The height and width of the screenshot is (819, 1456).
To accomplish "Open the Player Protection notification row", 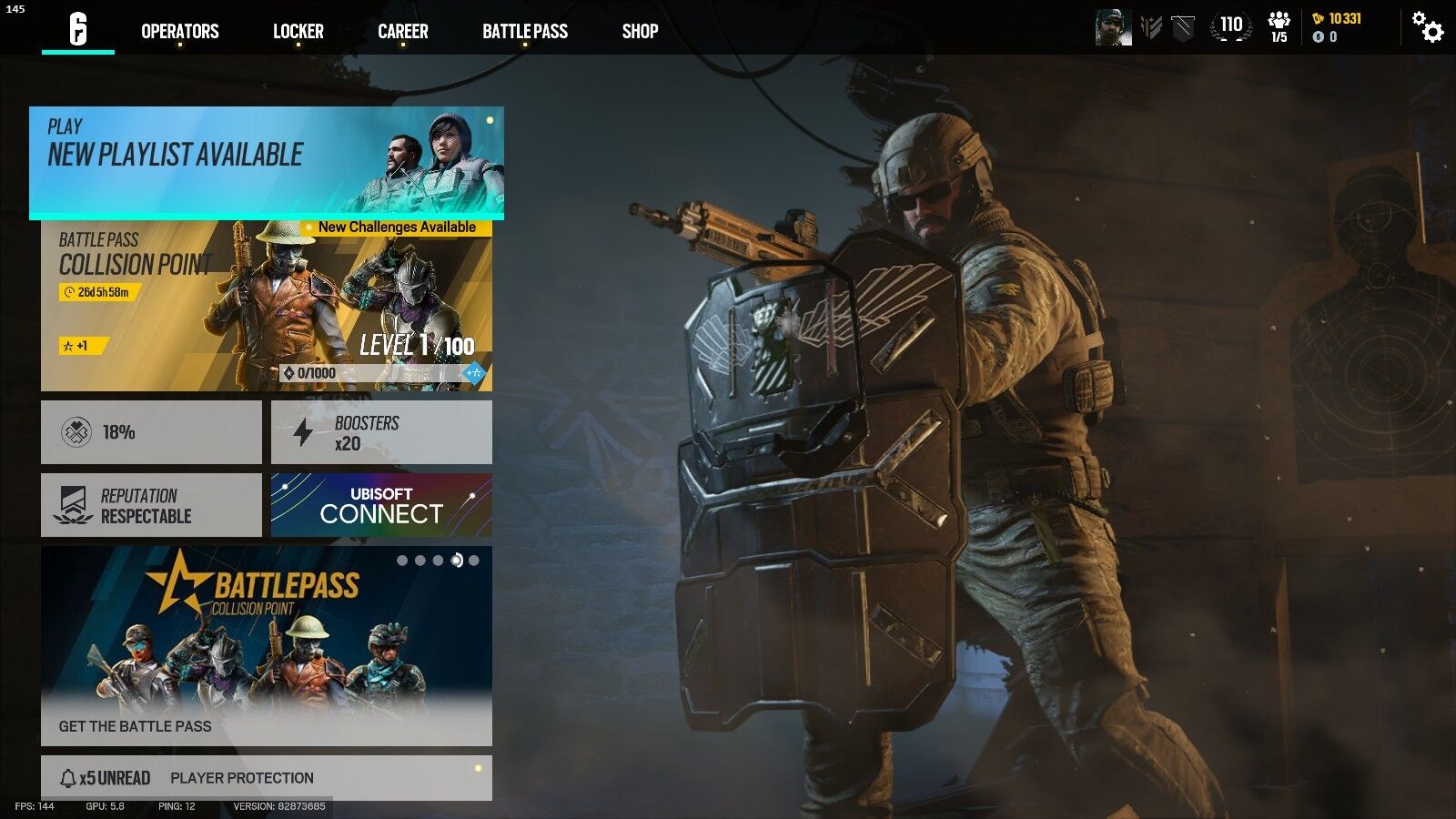I will tap(241, 778).
